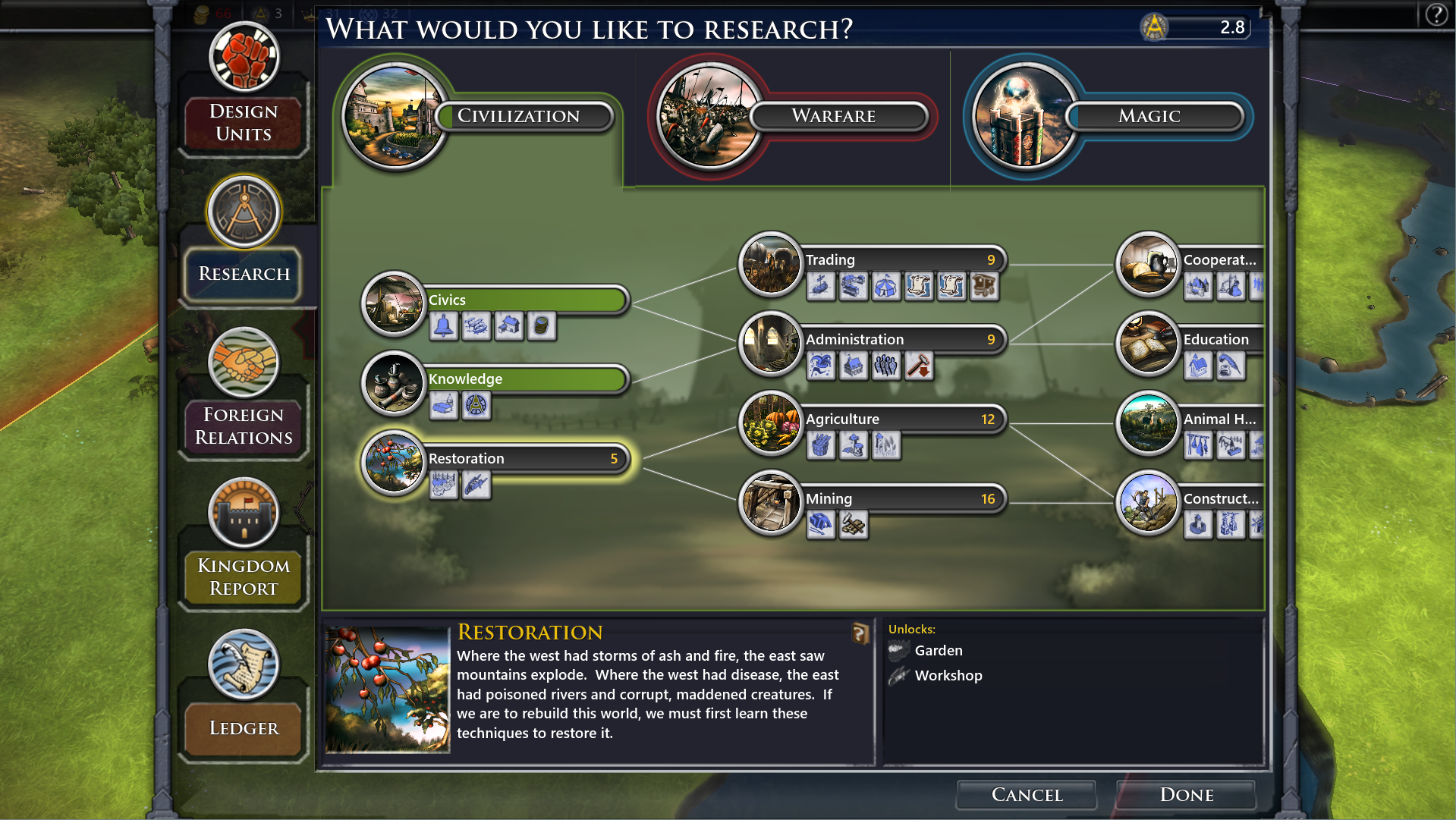Select the Research menu button
Image resolution: width=1456 pixels, height=820 pixels.
244,273
